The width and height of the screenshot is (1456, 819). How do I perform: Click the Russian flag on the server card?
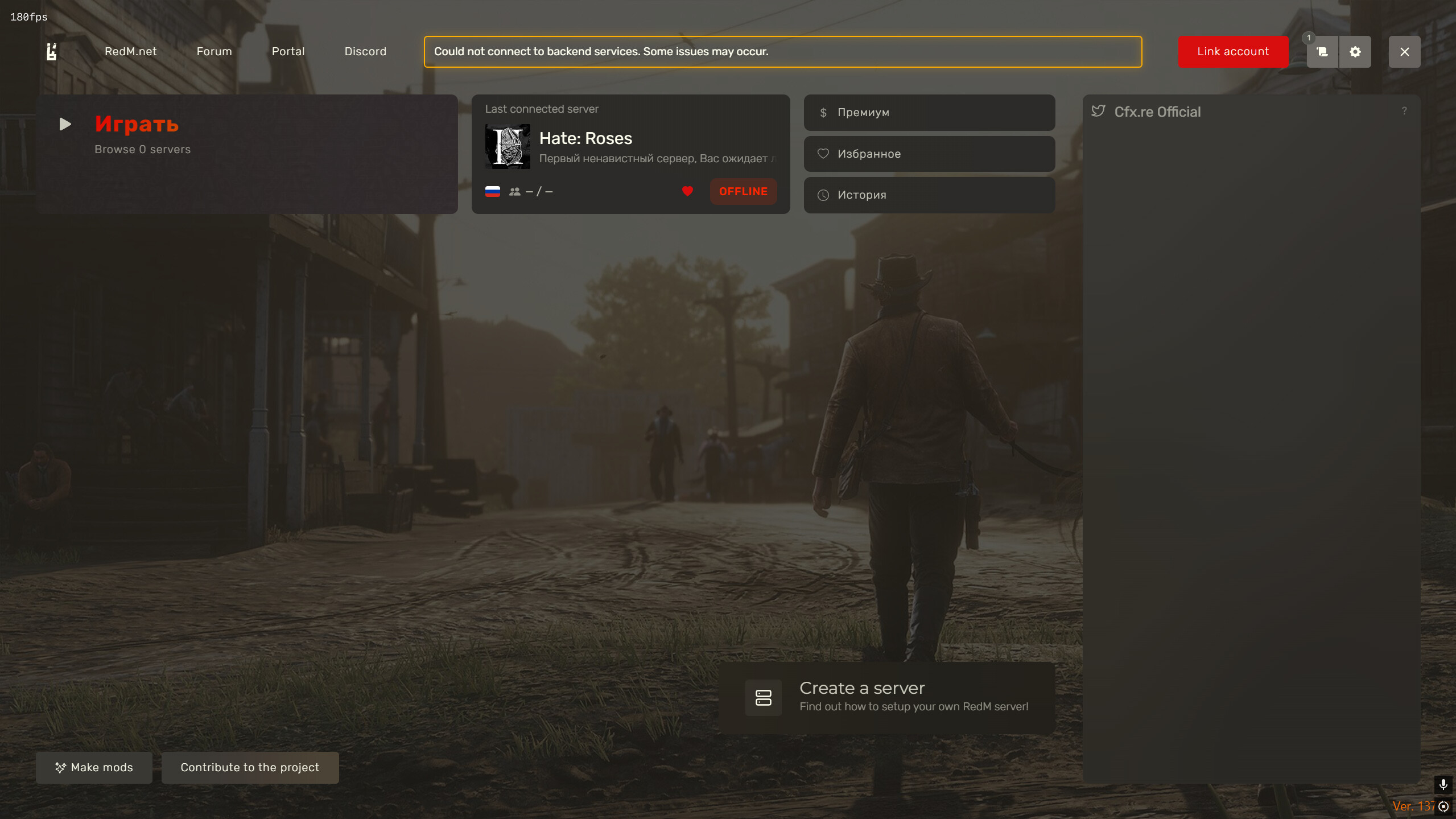(x=493, y=191)
